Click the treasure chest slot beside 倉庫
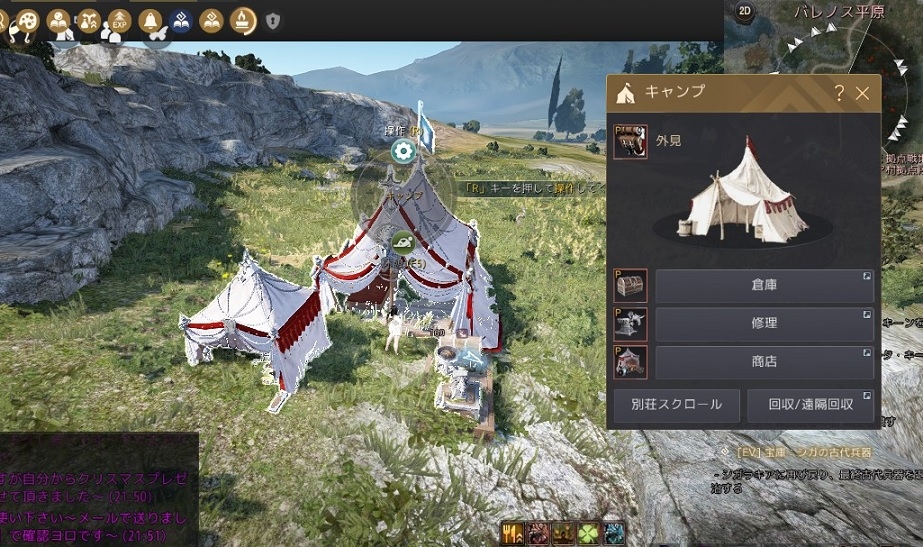The image size is (923, 547). pos(631,286)
